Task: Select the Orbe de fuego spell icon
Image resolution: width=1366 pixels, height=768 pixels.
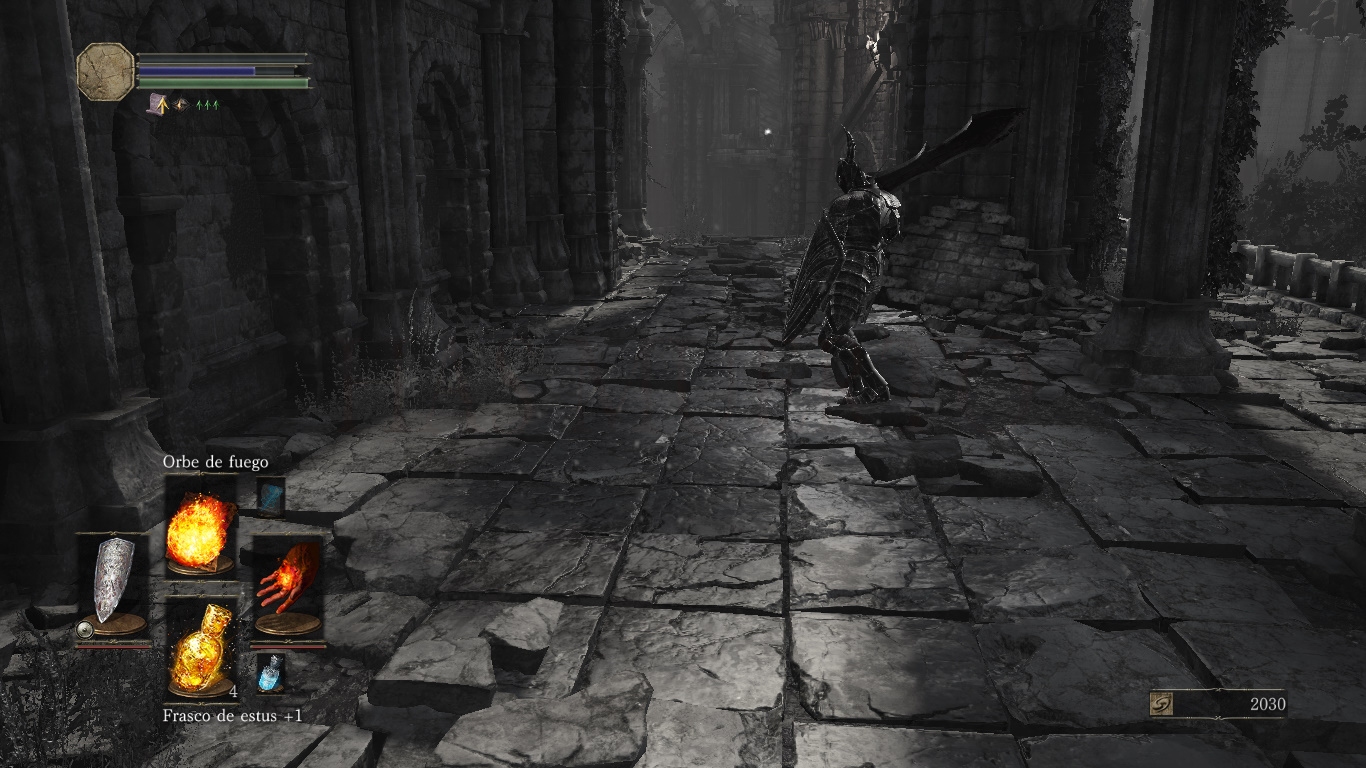Action: point(199,530)
